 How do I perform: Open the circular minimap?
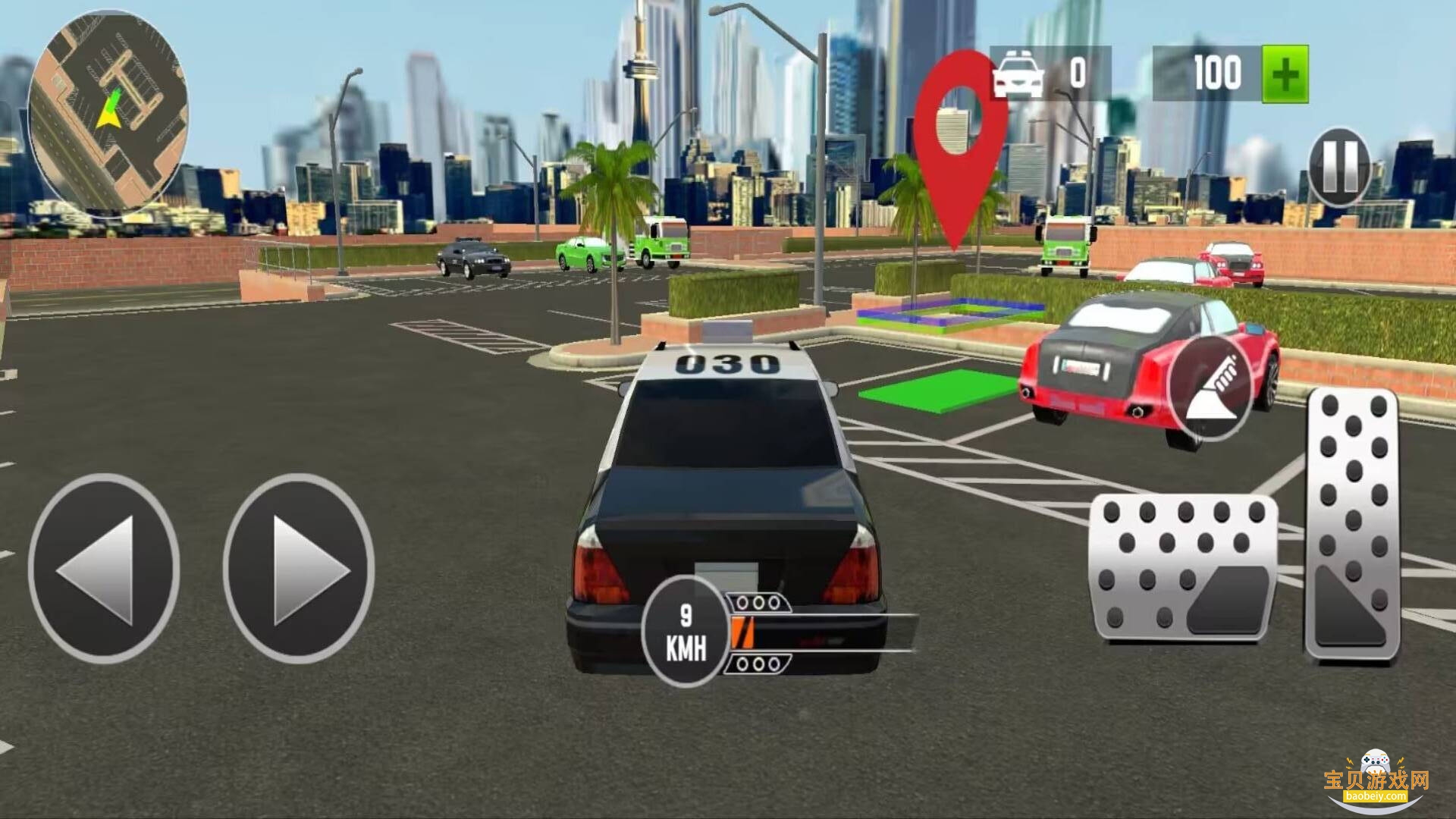coord(107,111)
